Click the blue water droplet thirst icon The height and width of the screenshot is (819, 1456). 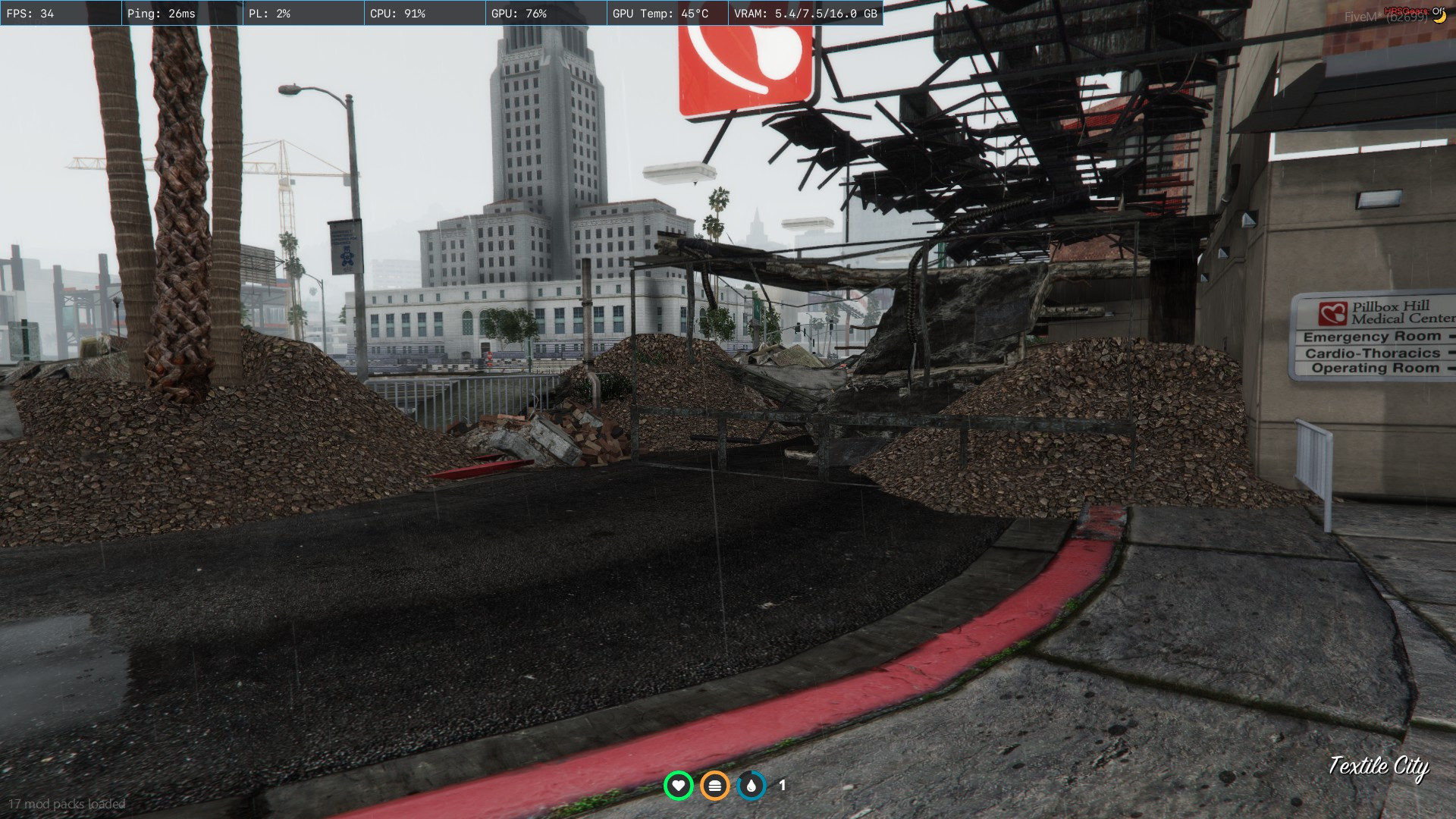(x=751, y=786)
